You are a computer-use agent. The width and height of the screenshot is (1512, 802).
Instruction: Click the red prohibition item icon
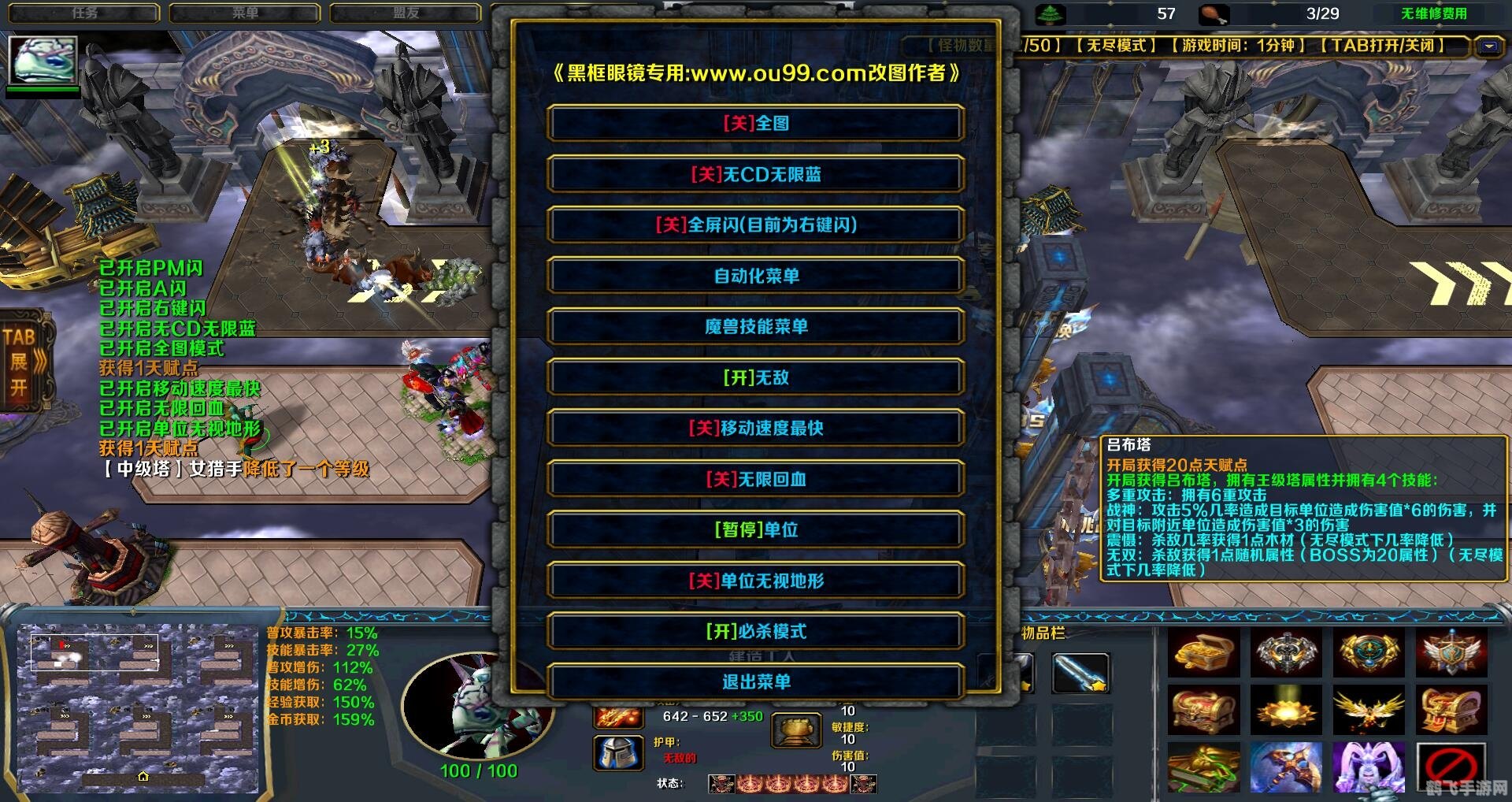(x=1453, y=768)
